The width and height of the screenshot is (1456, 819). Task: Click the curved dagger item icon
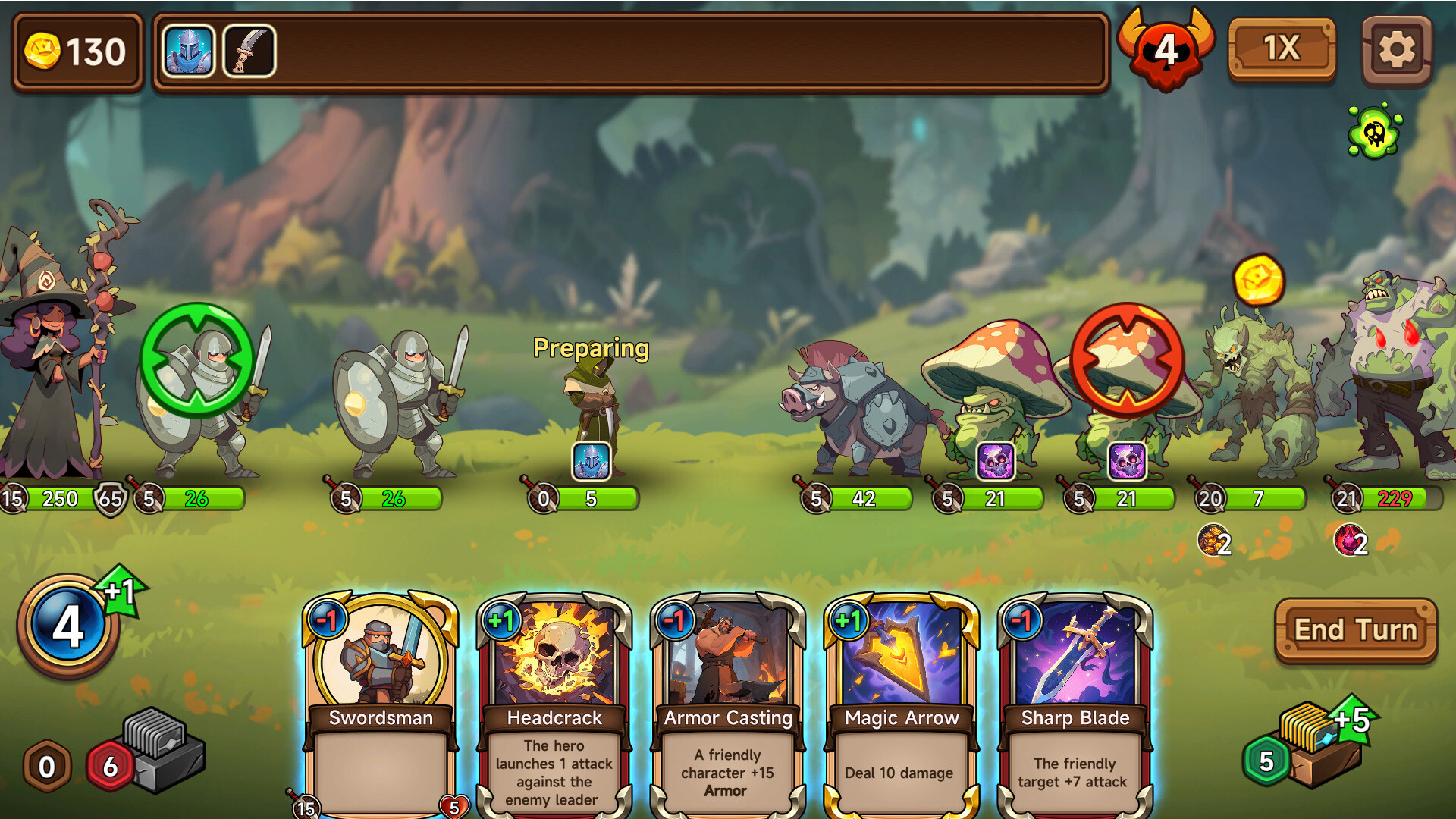tap(249, 50)
